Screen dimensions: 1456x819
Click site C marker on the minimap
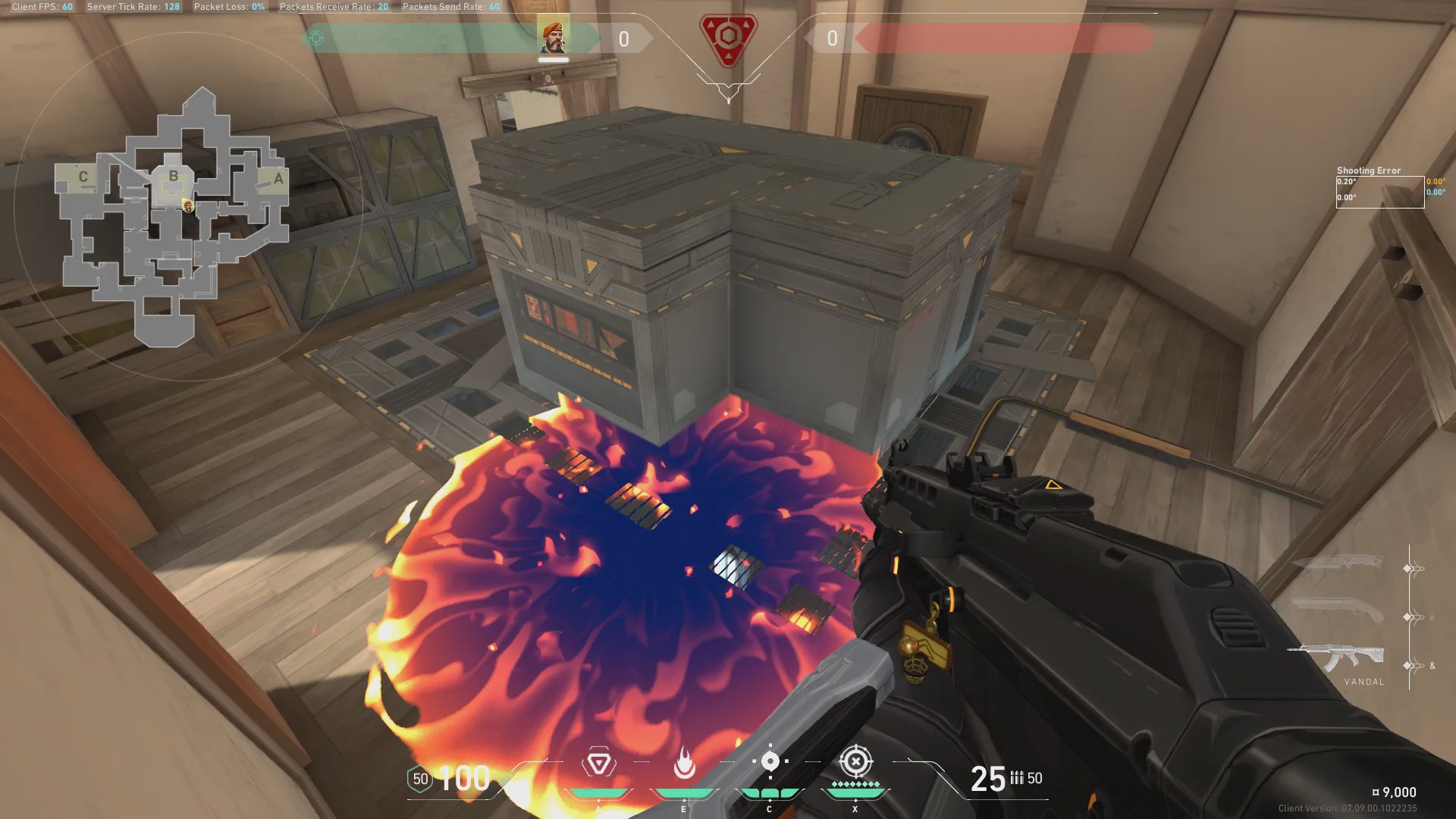pos(83,177)
